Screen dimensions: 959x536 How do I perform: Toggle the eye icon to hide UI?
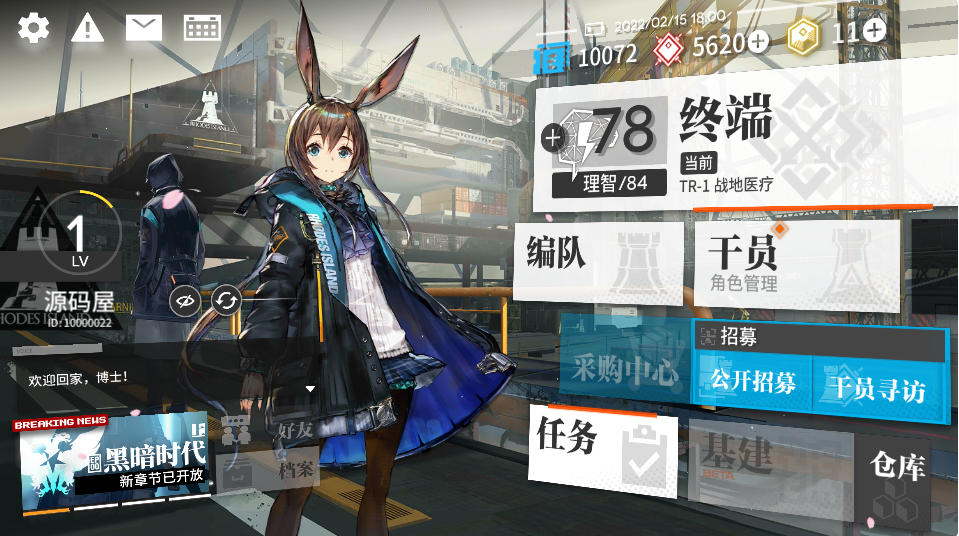[185, 300]
